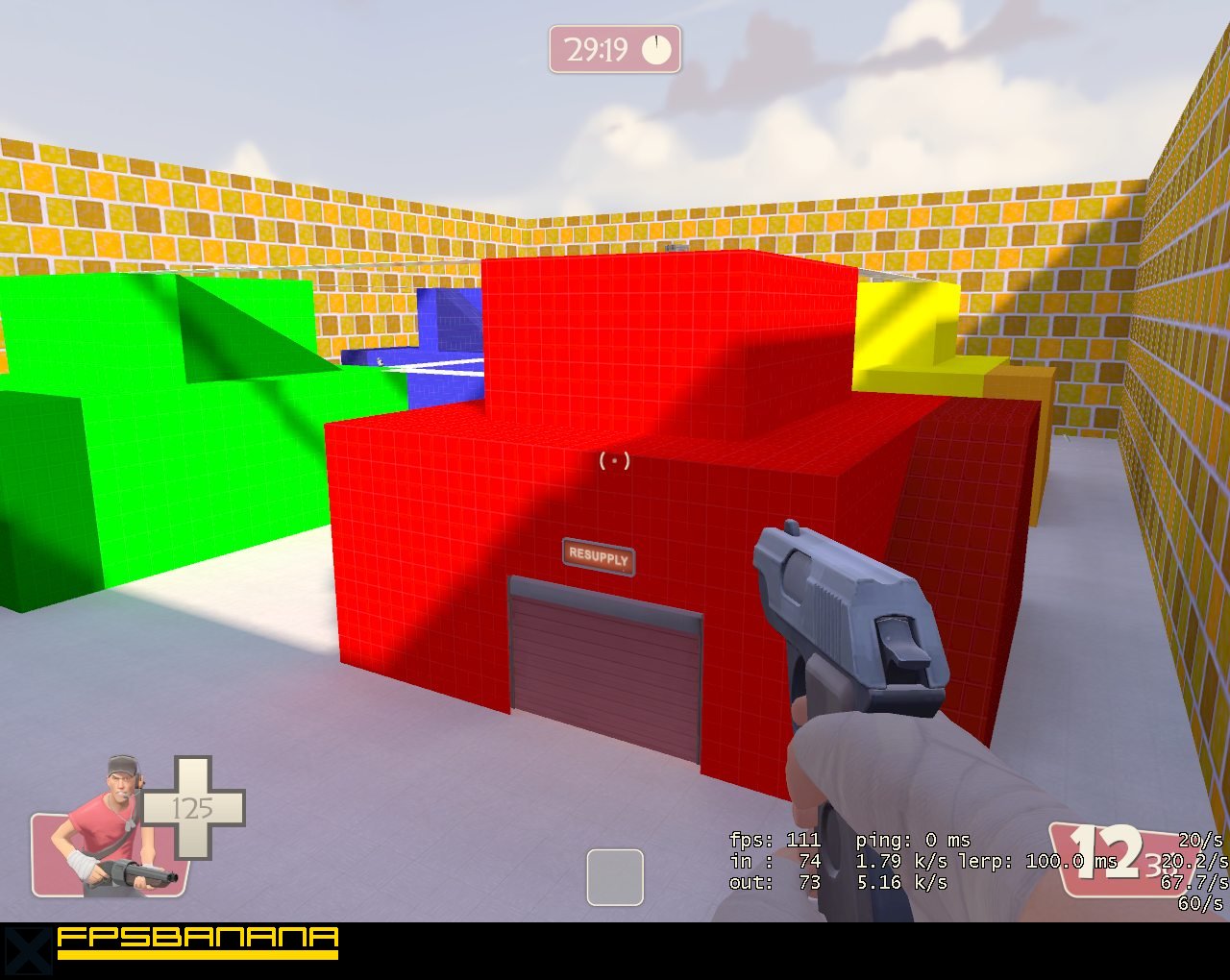Click the lerp: 100.0 ms value

tap(1033, 861)
